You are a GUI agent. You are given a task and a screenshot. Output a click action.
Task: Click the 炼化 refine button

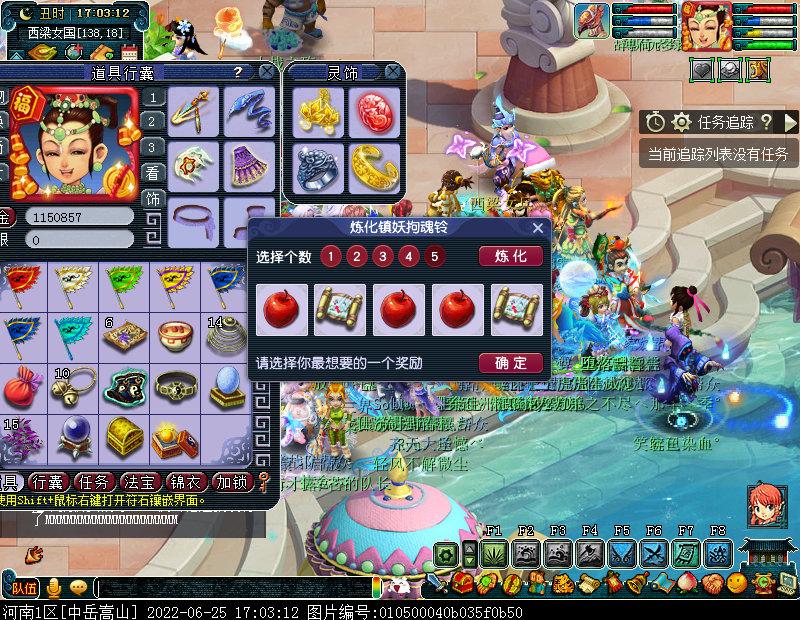click(510, 256)
